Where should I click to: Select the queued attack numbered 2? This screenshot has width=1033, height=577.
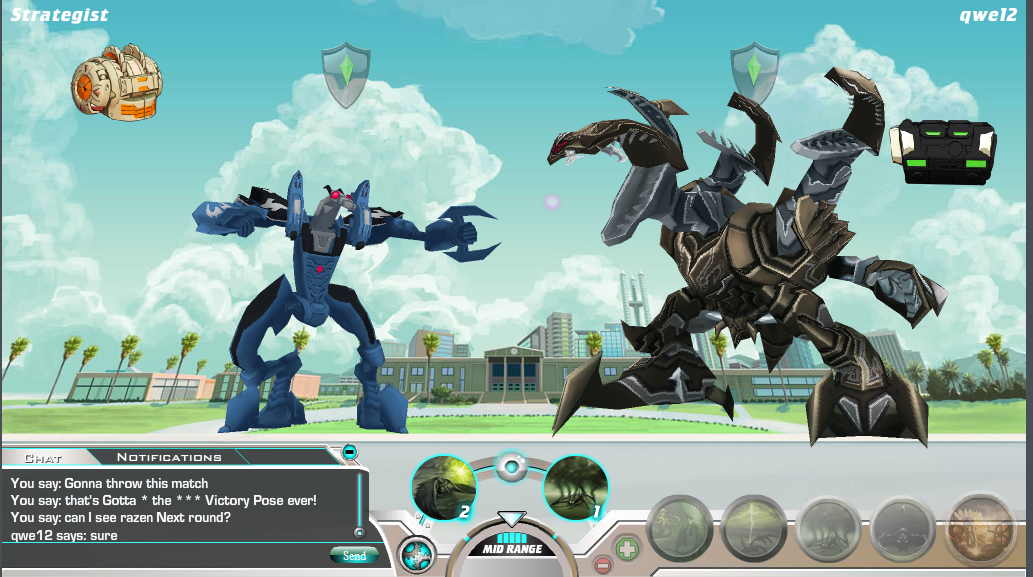click(443, 488)
